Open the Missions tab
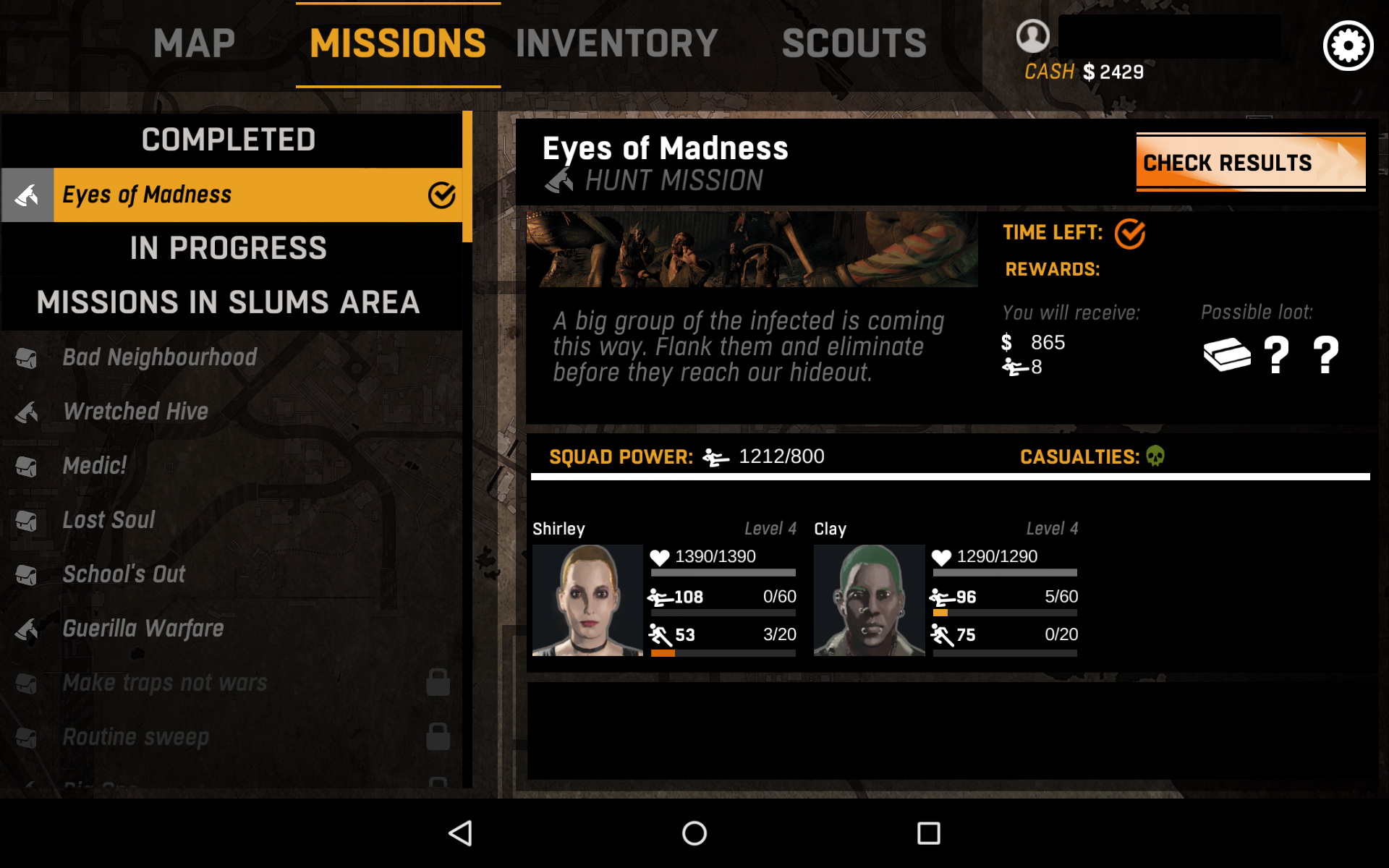This screenshot has height=868, width=1389. (398, 43)
